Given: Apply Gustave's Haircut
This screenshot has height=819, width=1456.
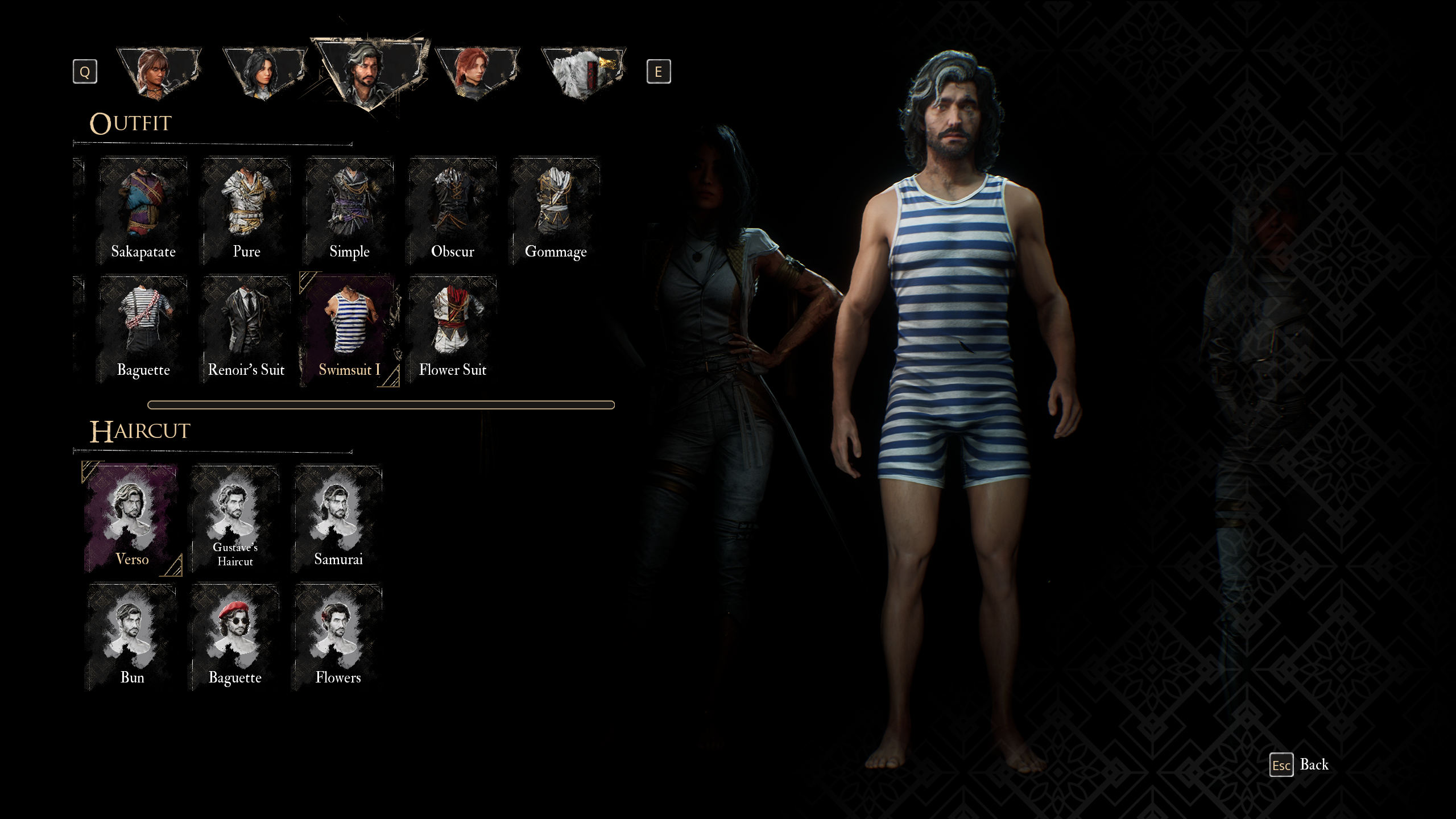Looking at the screenshot, I should 235,519.
